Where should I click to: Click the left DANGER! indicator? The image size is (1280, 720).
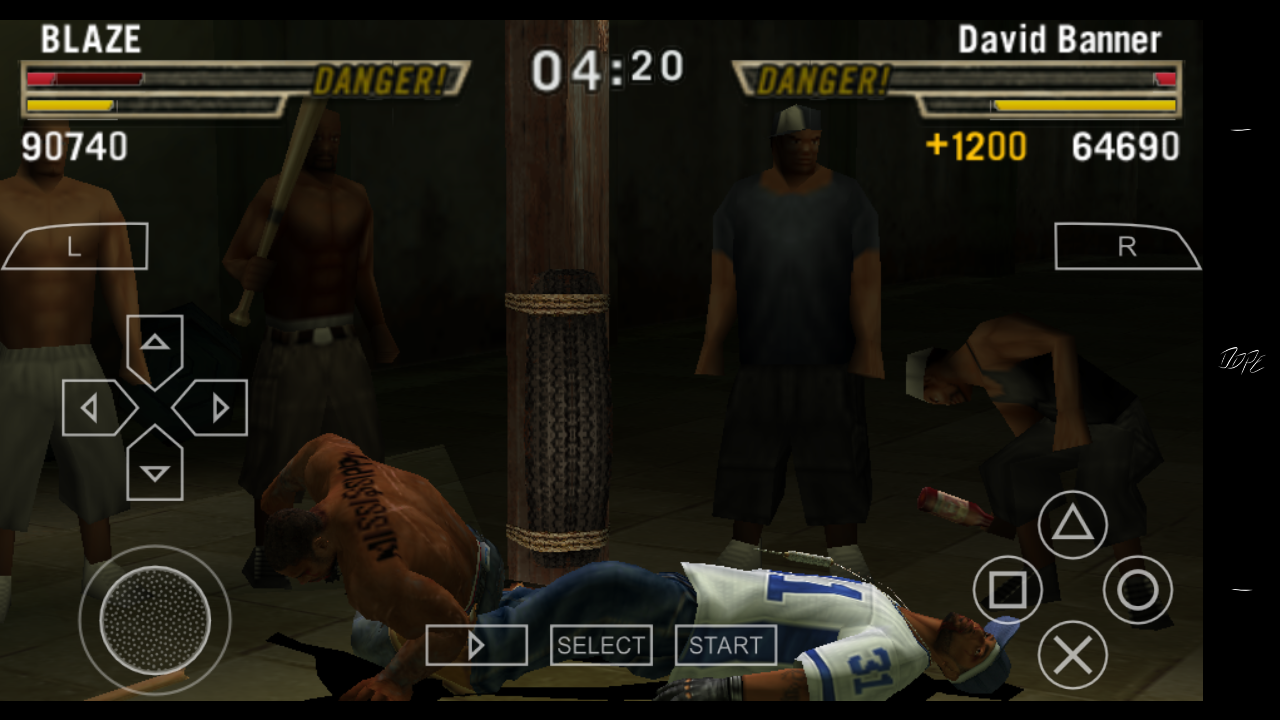pos(381,79)
